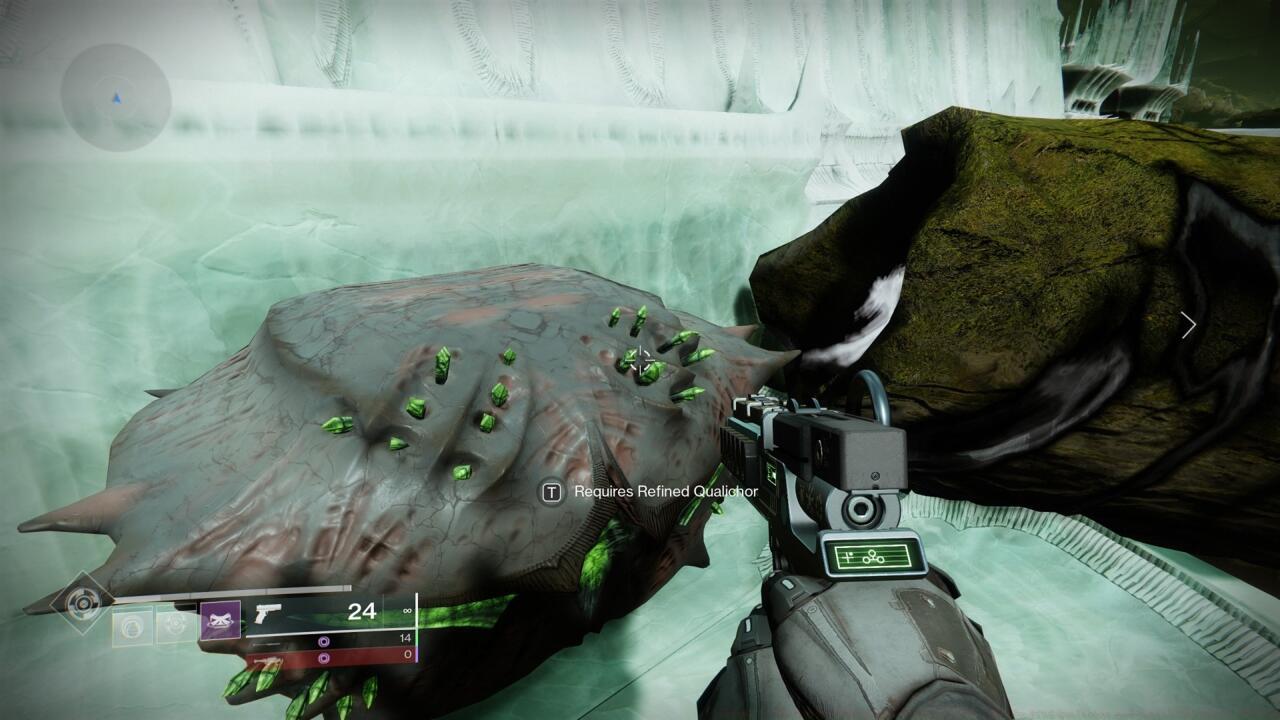Click the class ability icon in the HUD

tap(175, 621)
